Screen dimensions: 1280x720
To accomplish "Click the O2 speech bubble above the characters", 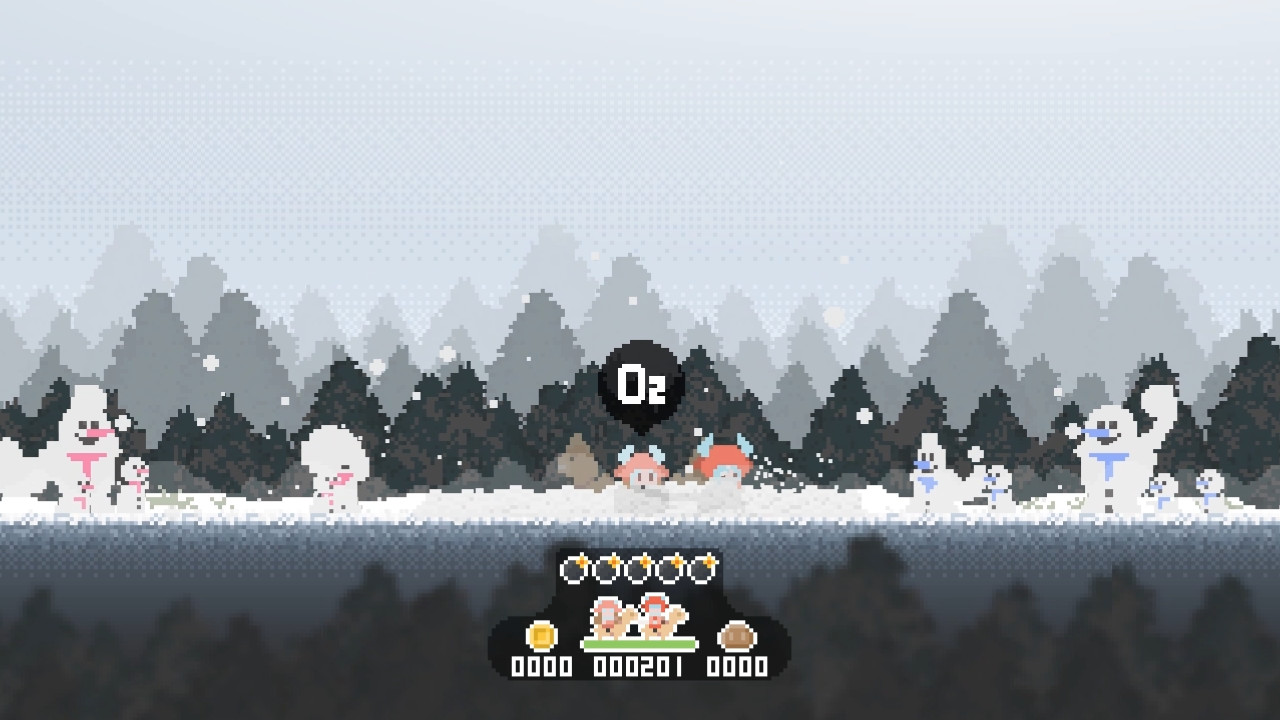I will coord(640,381).
